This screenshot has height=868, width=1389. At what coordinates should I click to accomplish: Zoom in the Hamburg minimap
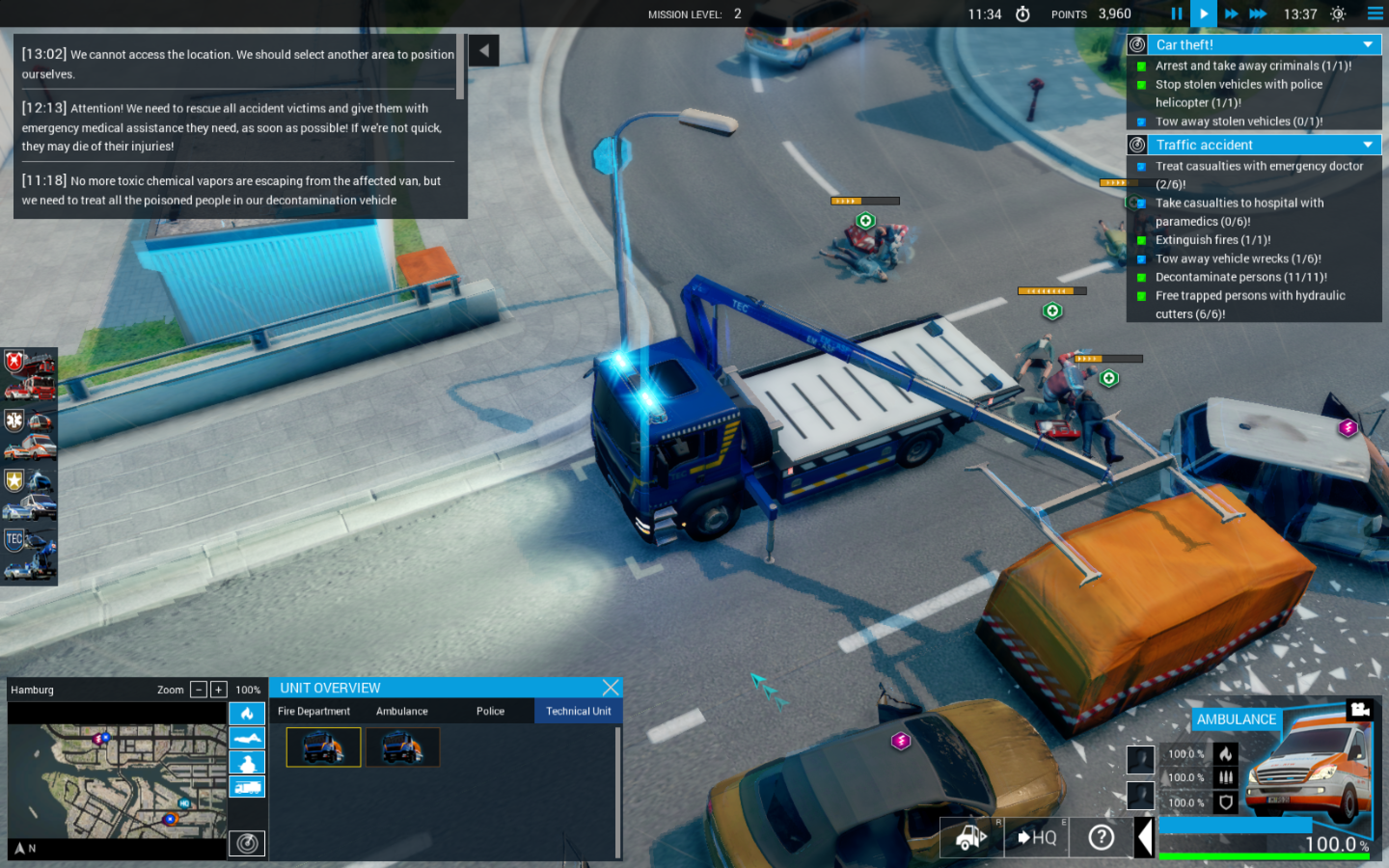pos(218,690)
